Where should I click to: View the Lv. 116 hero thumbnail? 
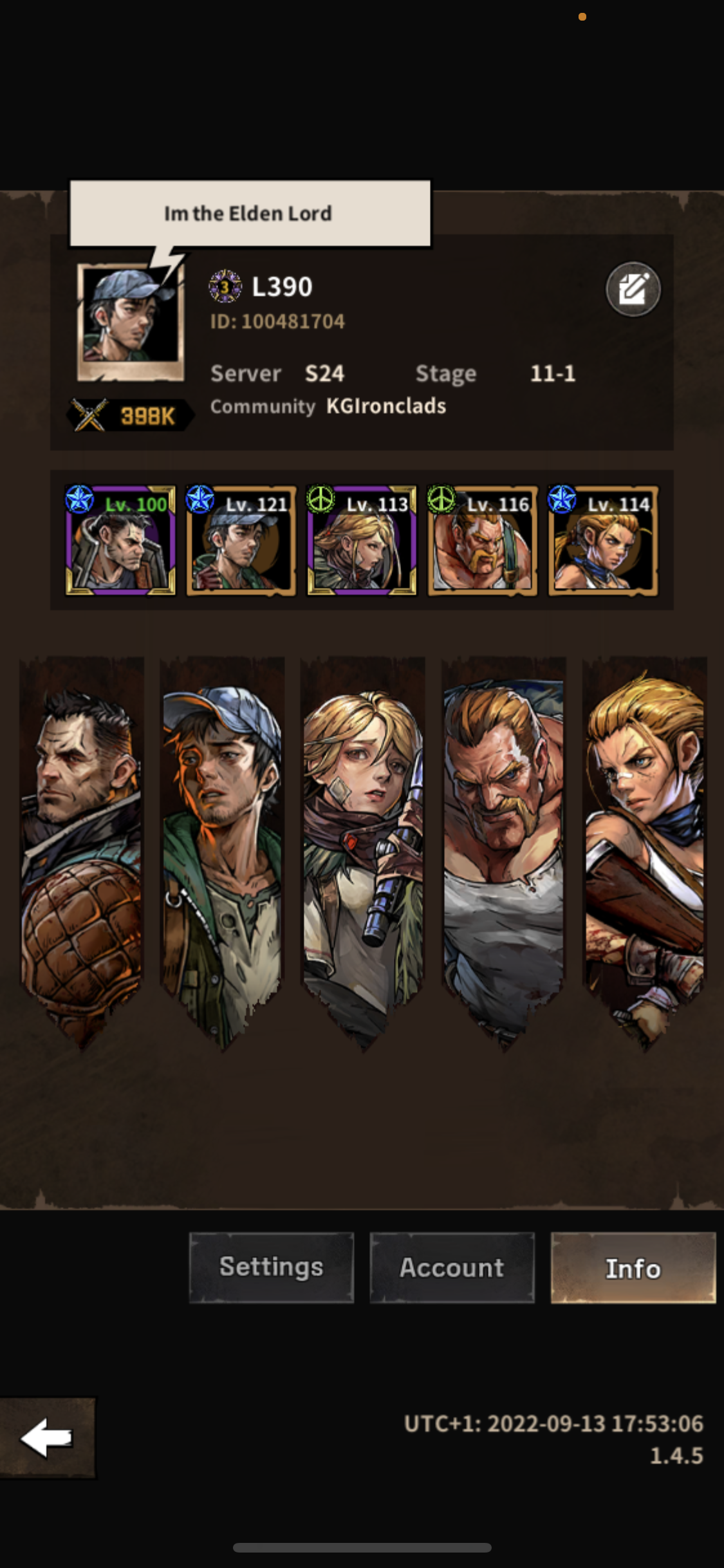[x=483, y=541]
